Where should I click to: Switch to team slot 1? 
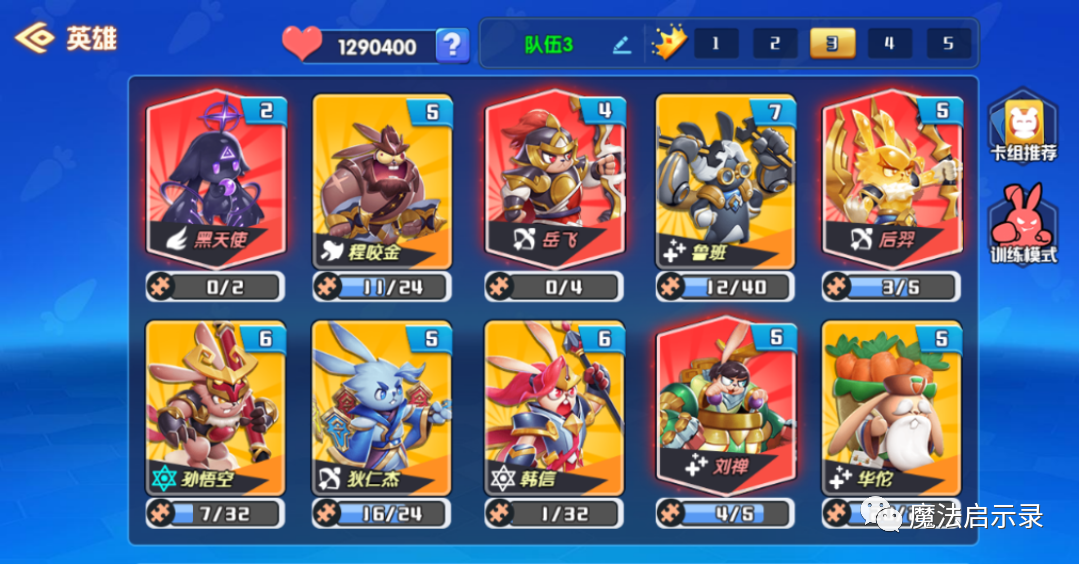click(x=716, y=44)
